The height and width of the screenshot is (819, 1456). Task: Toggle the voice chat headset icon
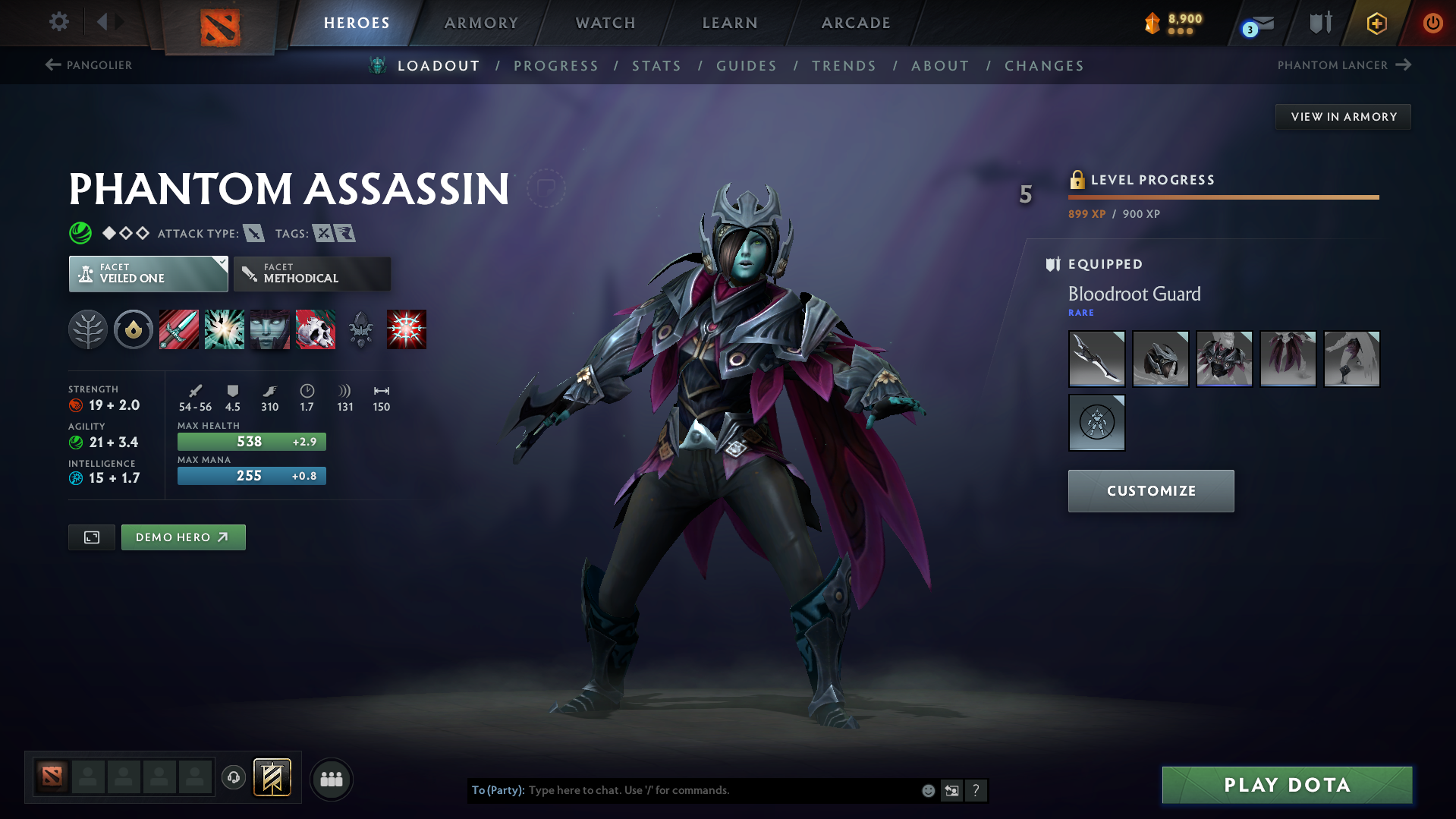click(233, 779)
